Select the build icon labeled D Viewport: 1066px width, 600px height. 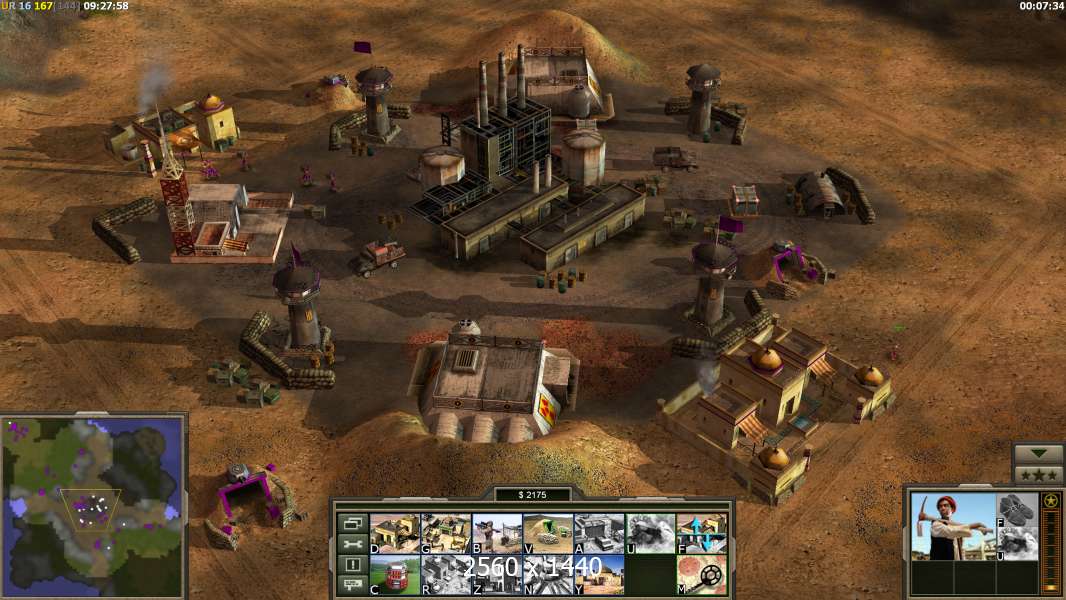pos(394,533)
